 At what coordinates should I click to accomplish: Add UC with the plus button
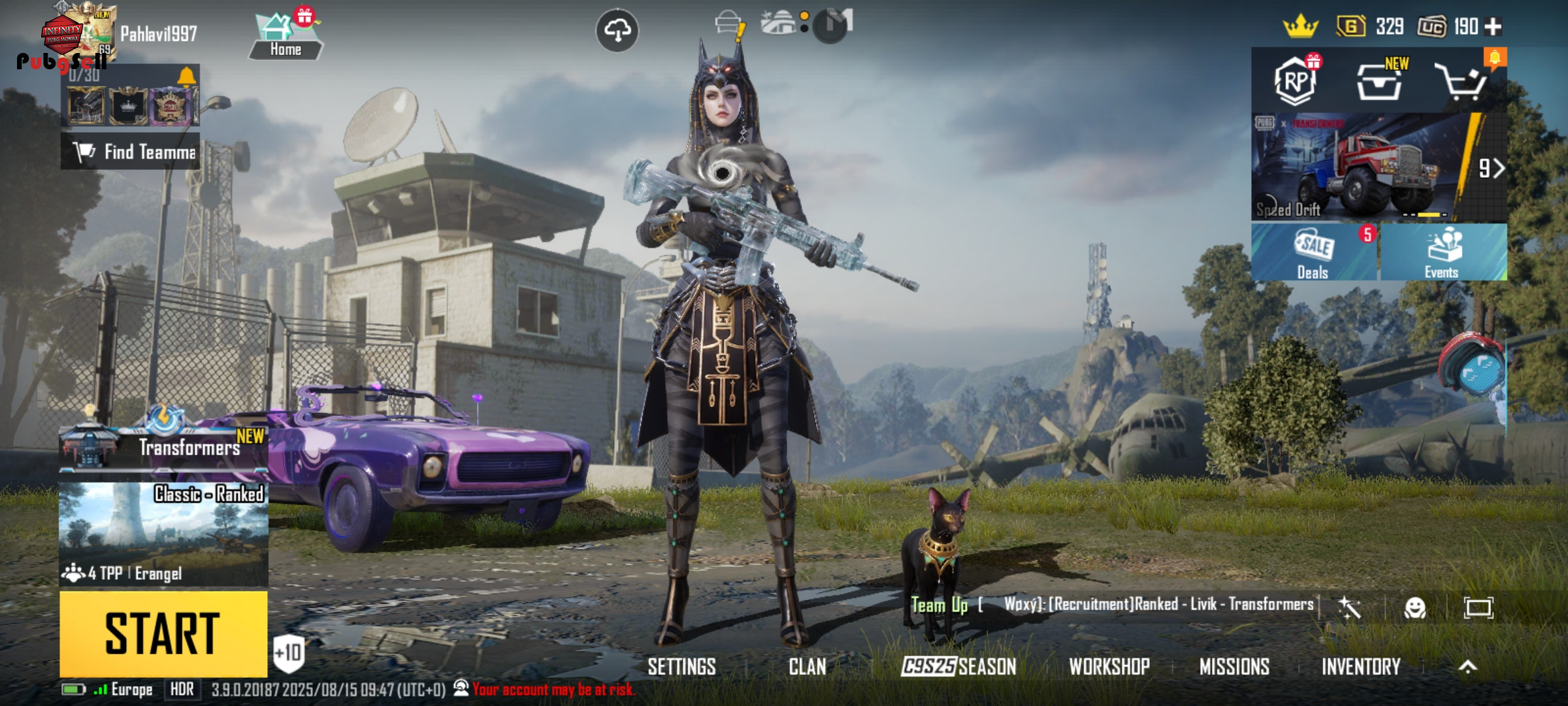[1494, 27]
